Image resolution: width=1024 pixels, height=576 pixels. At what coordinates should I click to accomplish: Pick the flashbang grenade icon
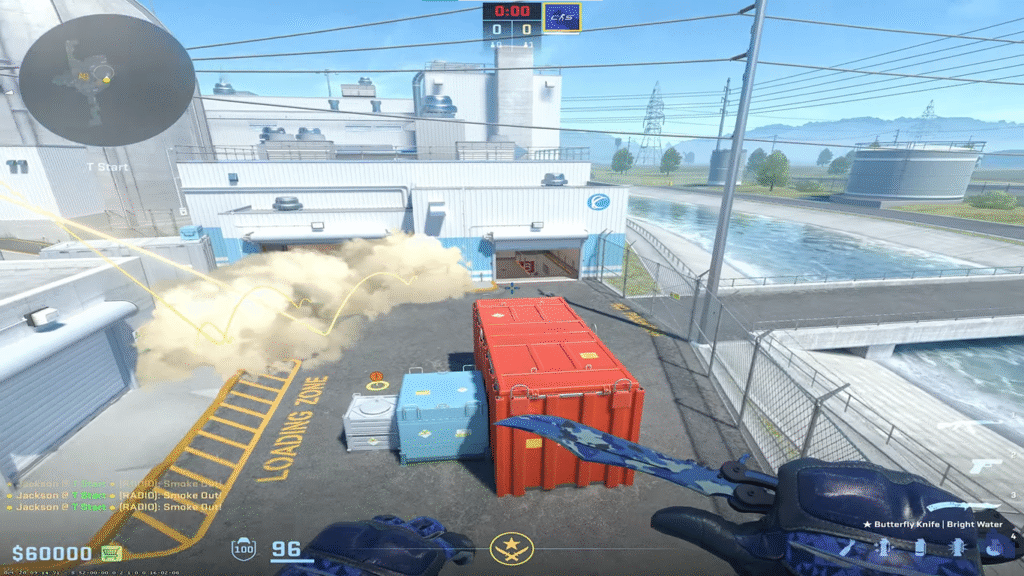click(885, 547)
